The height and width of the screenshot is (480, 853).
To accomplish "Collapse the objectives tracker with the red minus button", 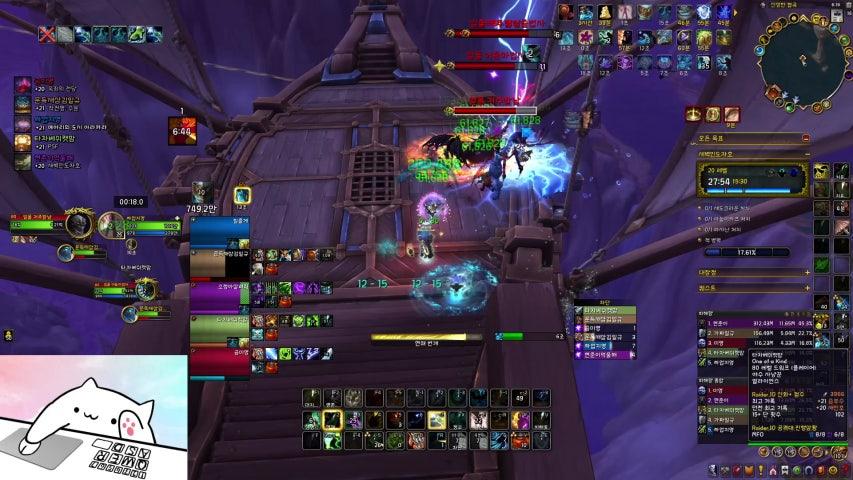I will (806, 138).
